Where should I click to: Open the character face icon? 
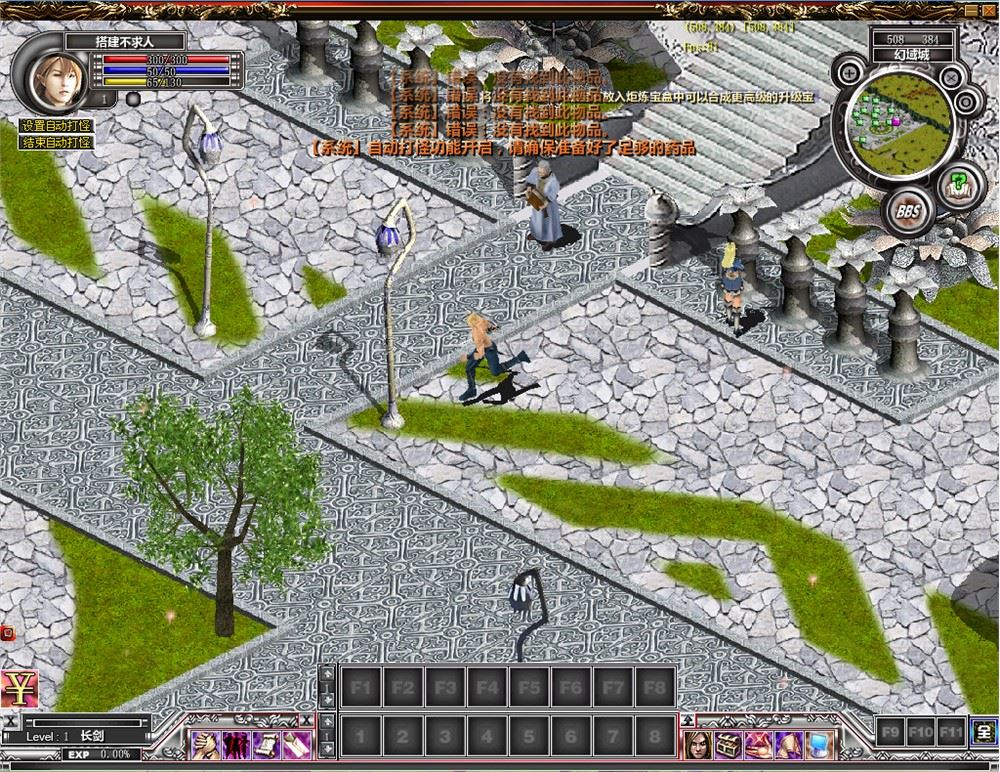pos(697,745)
